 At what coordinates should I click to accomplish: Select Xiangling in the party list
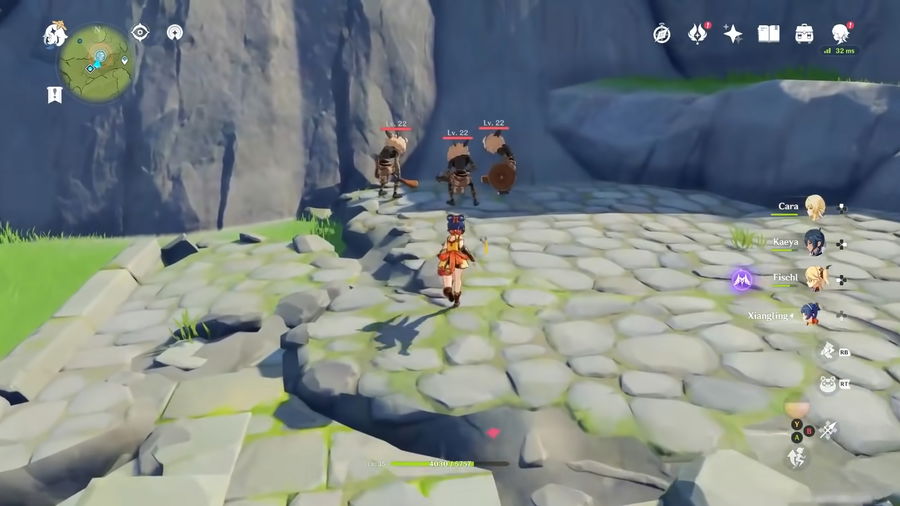point(811,315)
